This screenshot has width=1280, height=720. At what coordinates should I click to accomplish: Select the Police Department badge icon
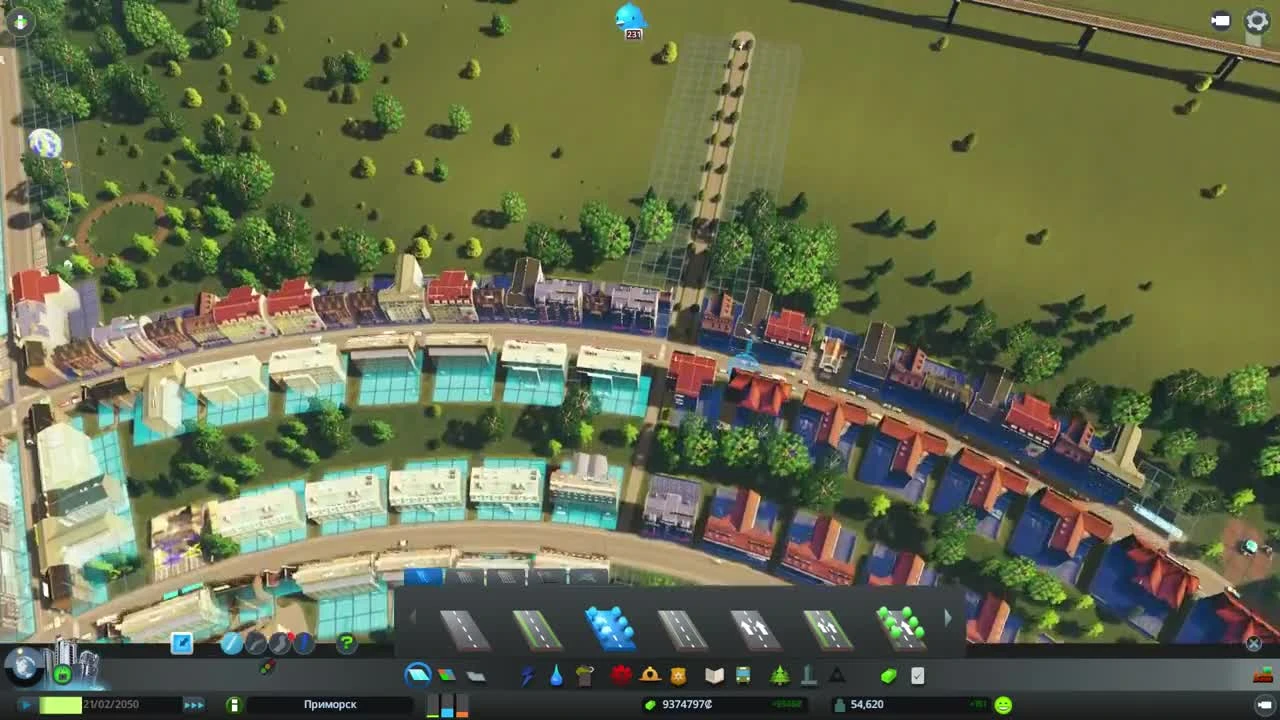click(677, 675)
